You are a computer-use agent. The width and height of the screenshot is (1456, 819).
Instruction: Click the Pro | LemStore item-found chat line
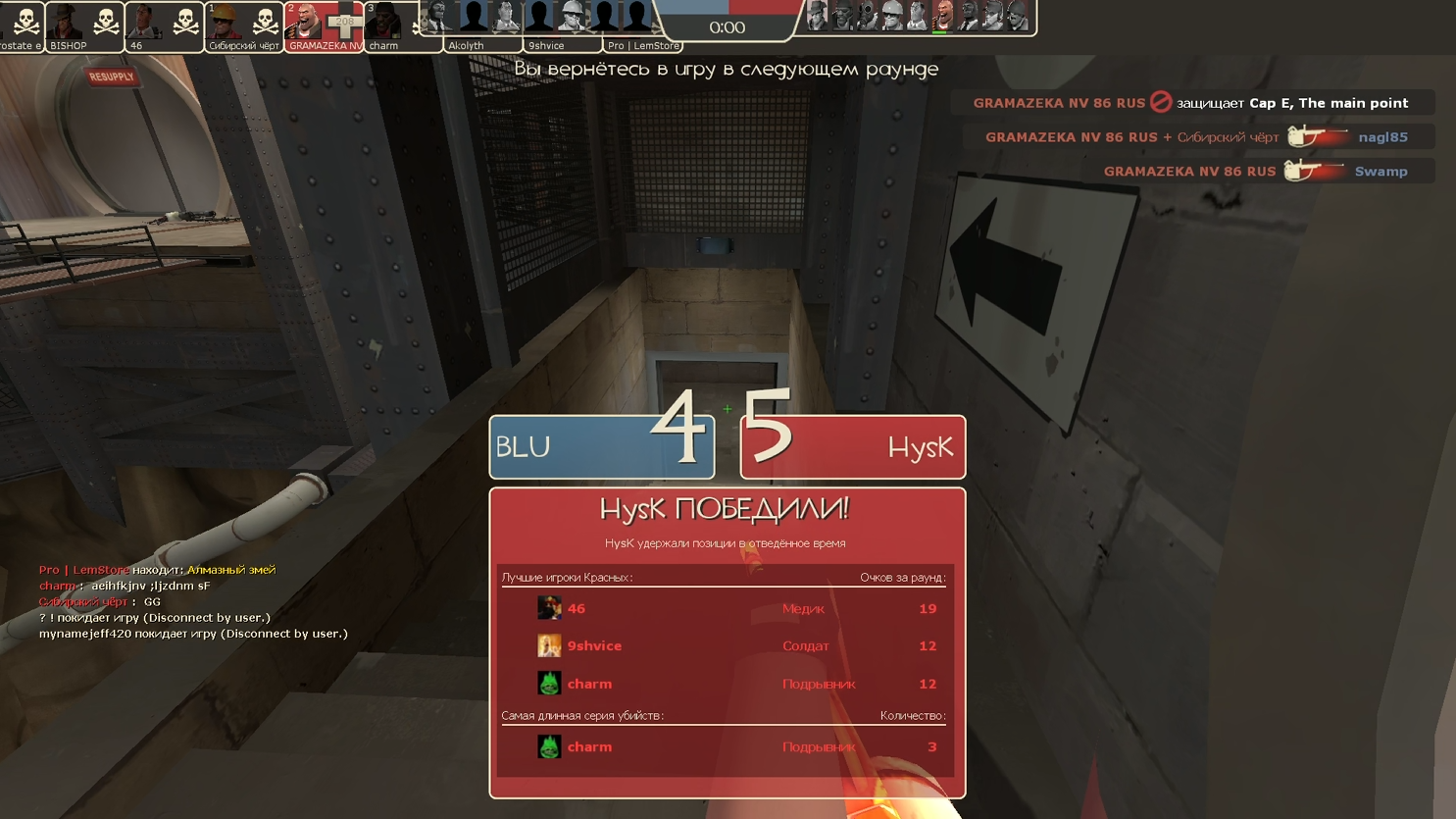157,570
